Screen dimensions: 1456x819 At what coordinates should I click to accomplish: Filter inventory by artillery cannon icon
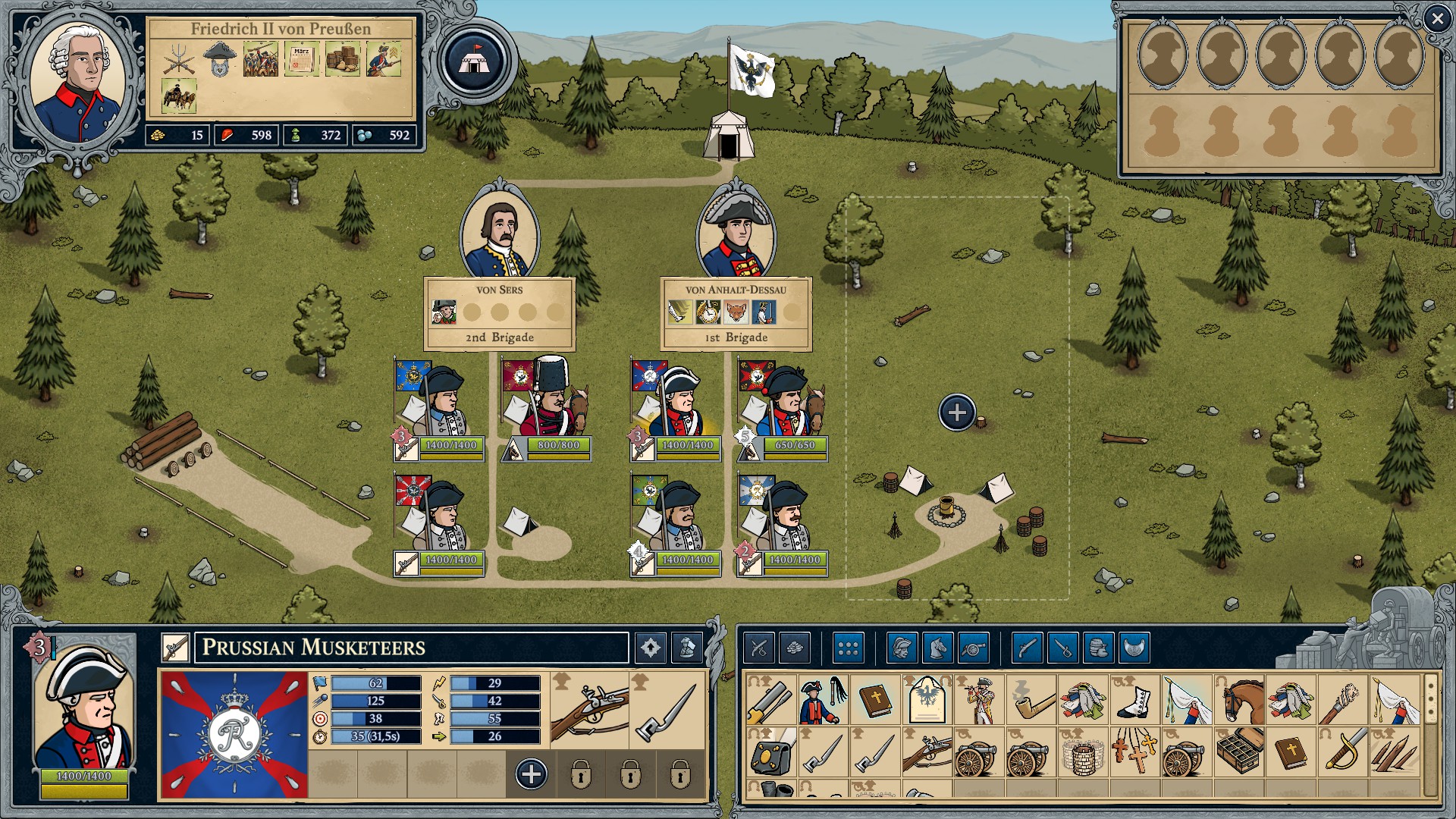pos(974,648)
